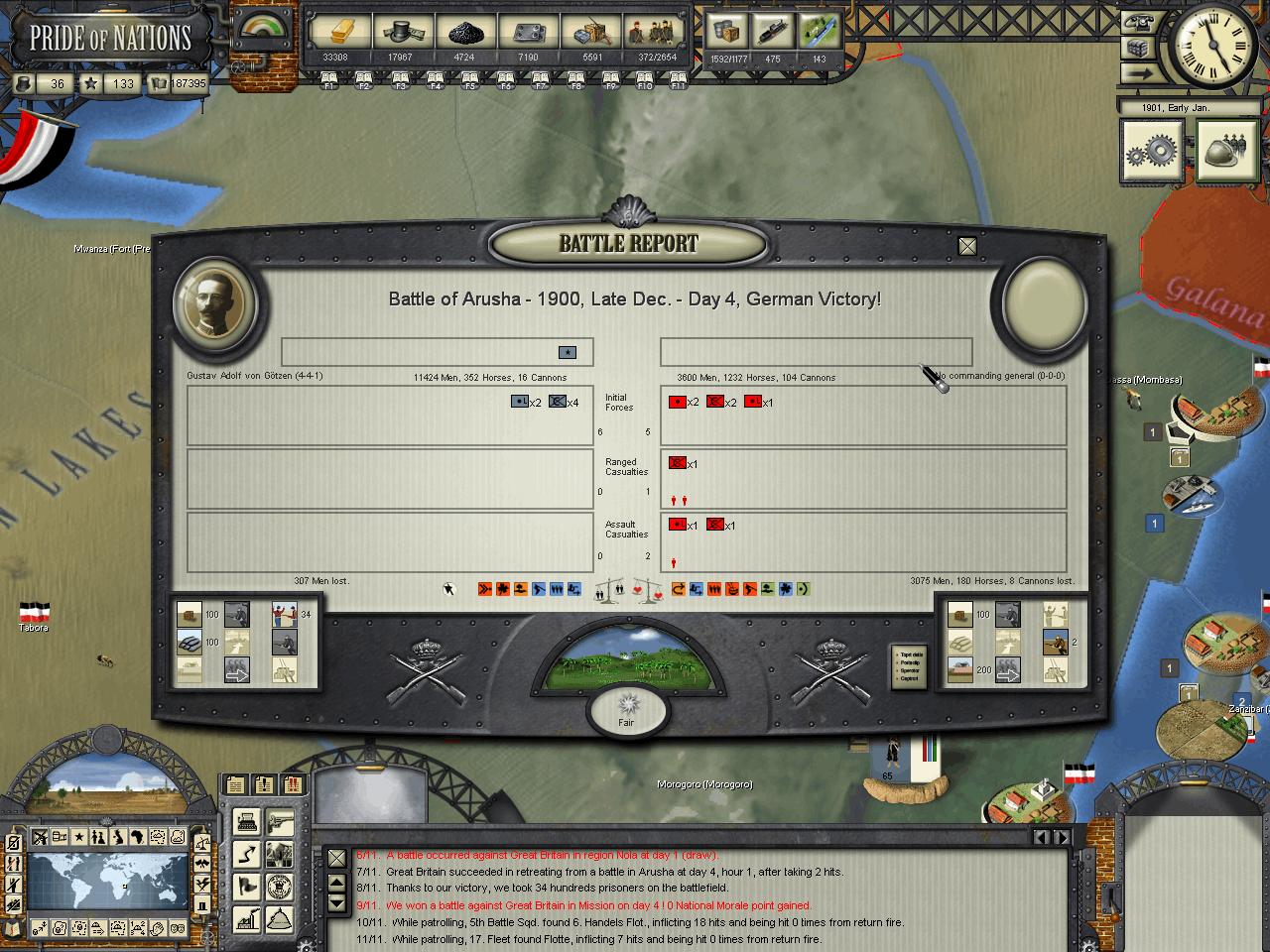
Task: Click the treasure chest icon by the clock
Action: click(1138, 48)
